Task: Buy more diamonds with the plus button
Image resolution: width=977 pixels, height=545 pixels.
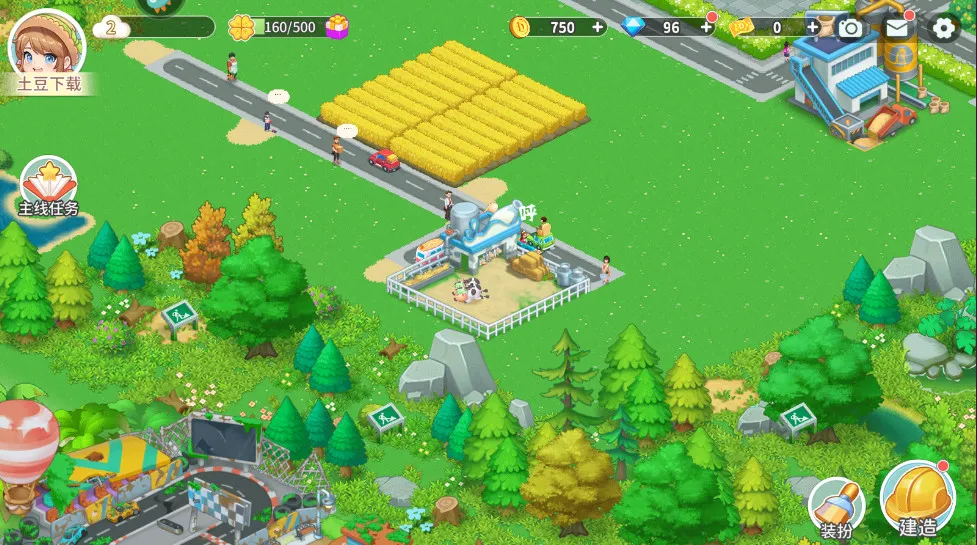Action: [706, 27]
